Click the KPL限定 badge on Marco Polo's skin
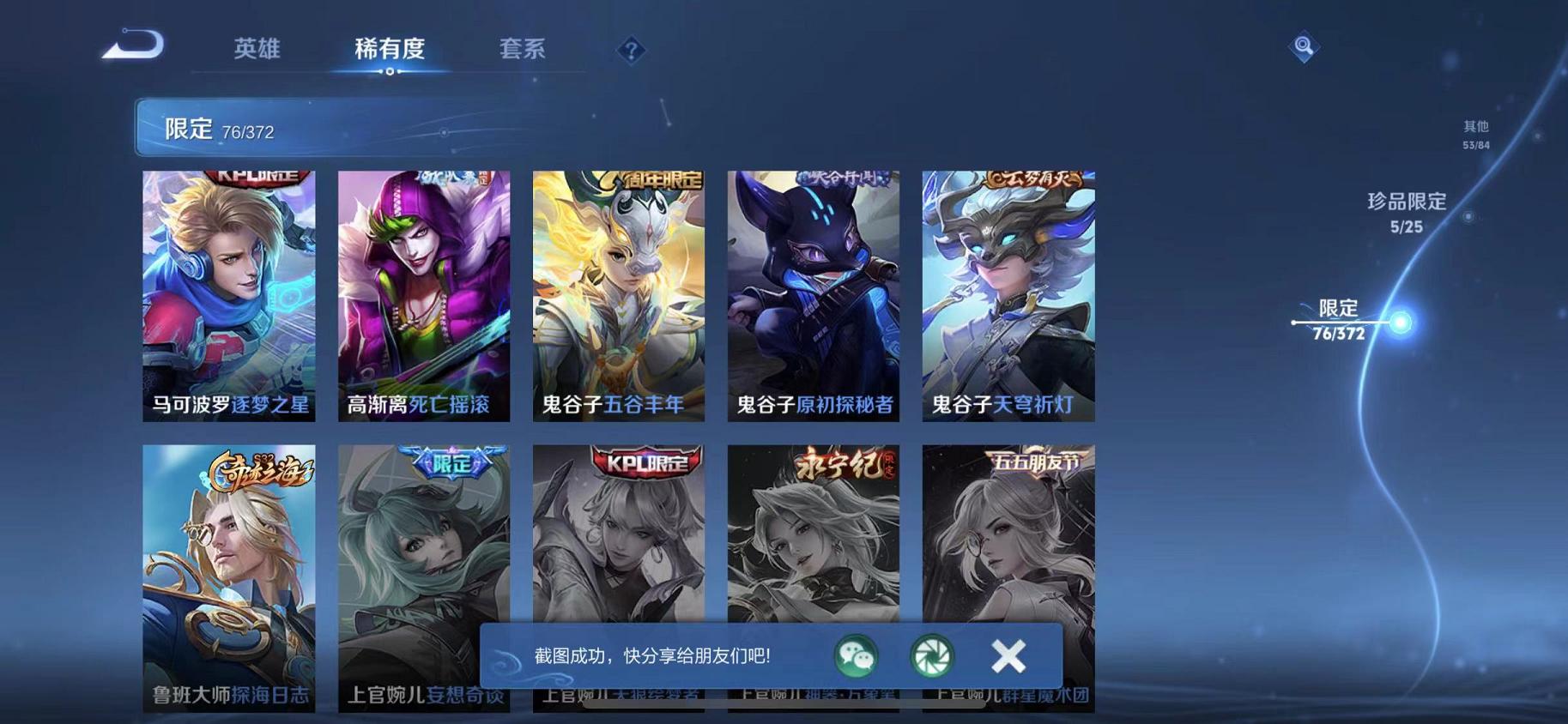The height and width of the screenshot is (724, 1568). [x=255, y=178]
